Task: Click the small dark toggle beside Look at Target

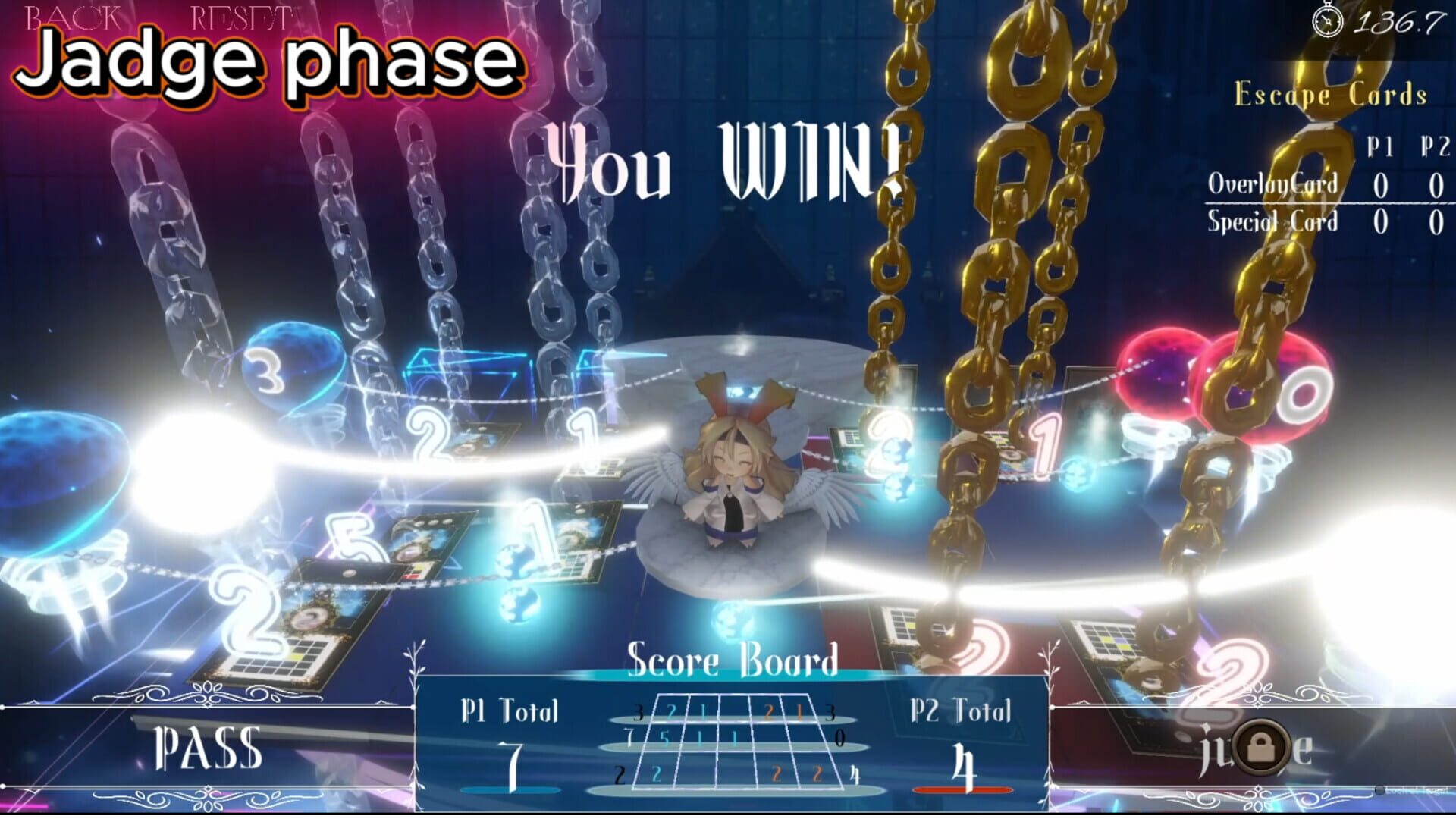Action: (x=1379, y=790)
